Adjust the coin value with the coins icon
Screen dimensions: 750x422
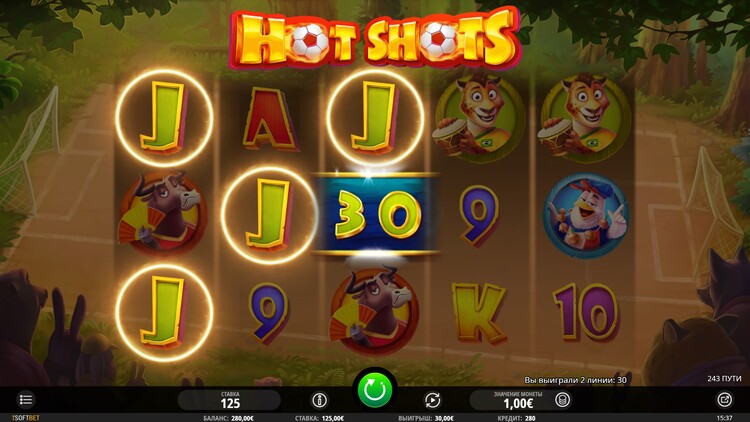tap(563, 399)
